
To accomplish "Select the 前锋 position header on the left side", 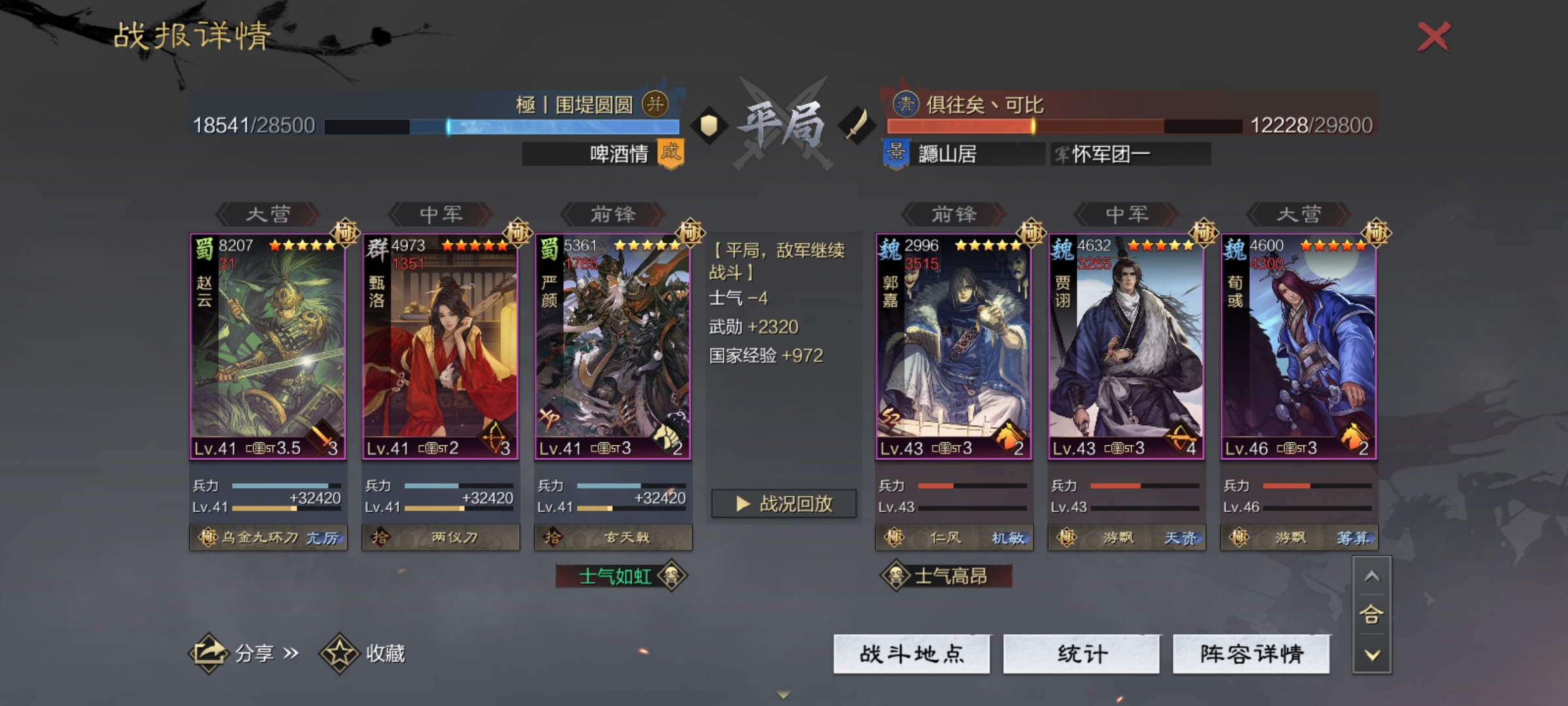I will coord(615,215).
